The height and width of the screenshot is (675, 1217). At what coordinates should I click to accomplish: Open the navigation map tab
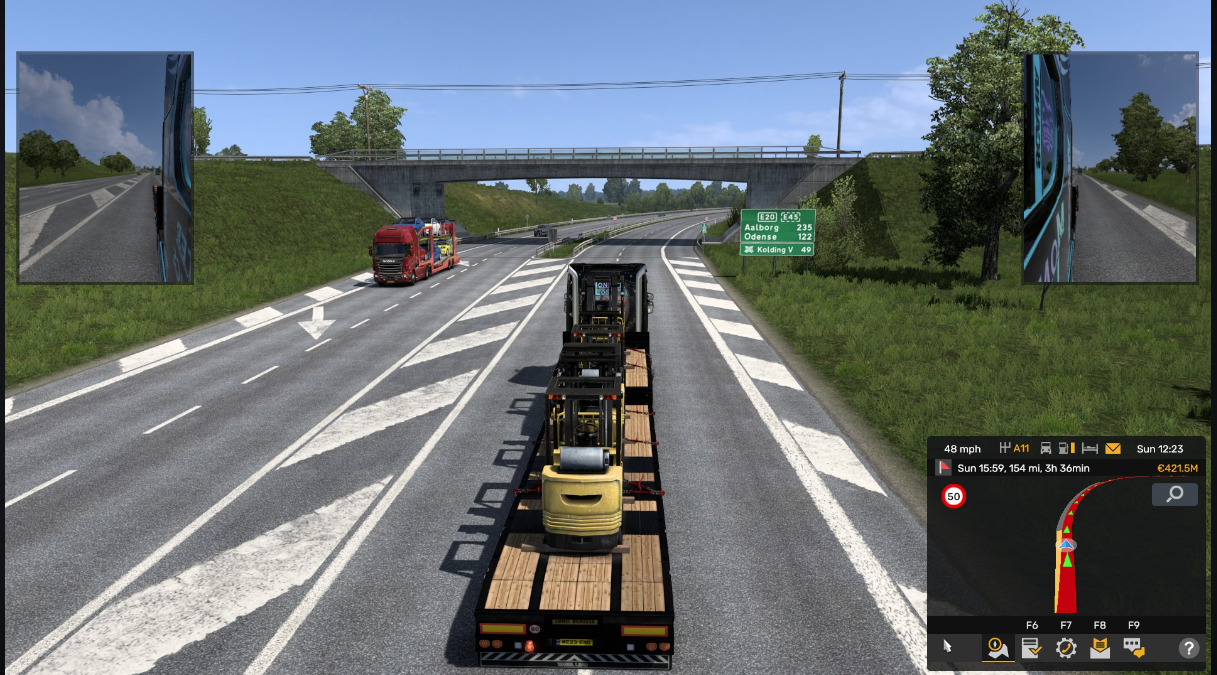point(997,648)
